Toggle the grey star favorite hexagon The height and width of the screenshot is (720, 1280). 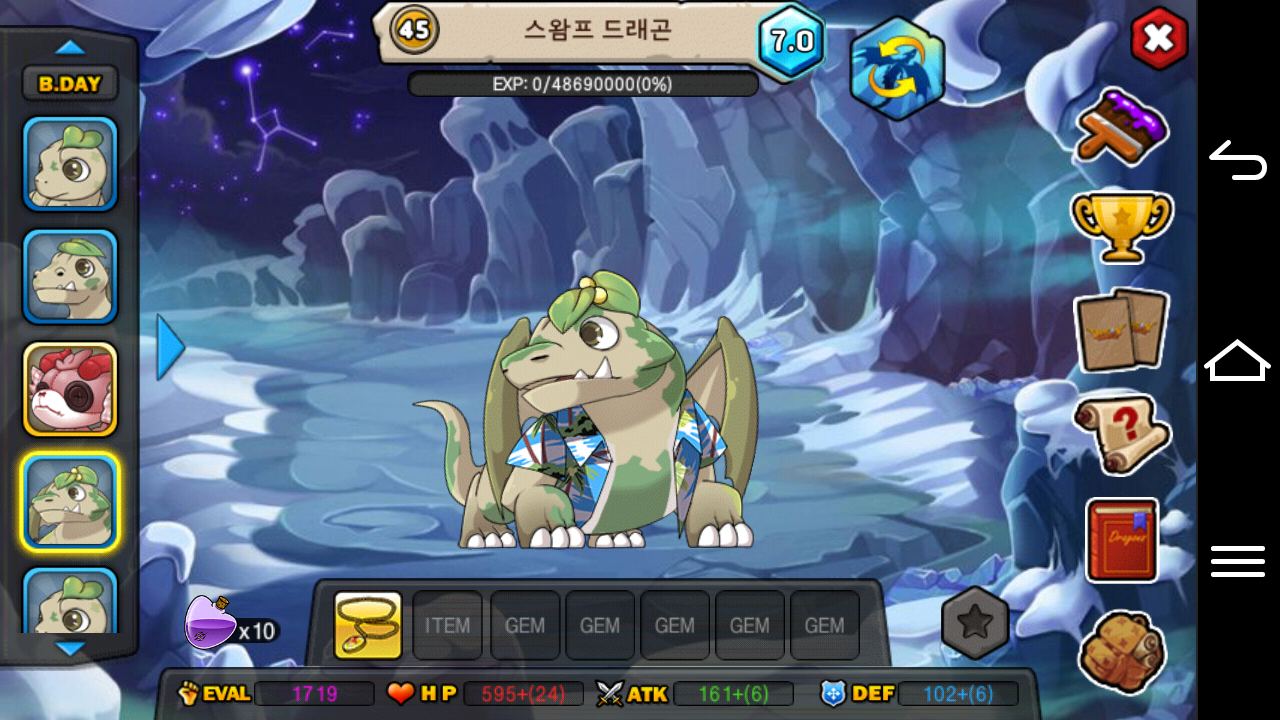pos(975,623)
